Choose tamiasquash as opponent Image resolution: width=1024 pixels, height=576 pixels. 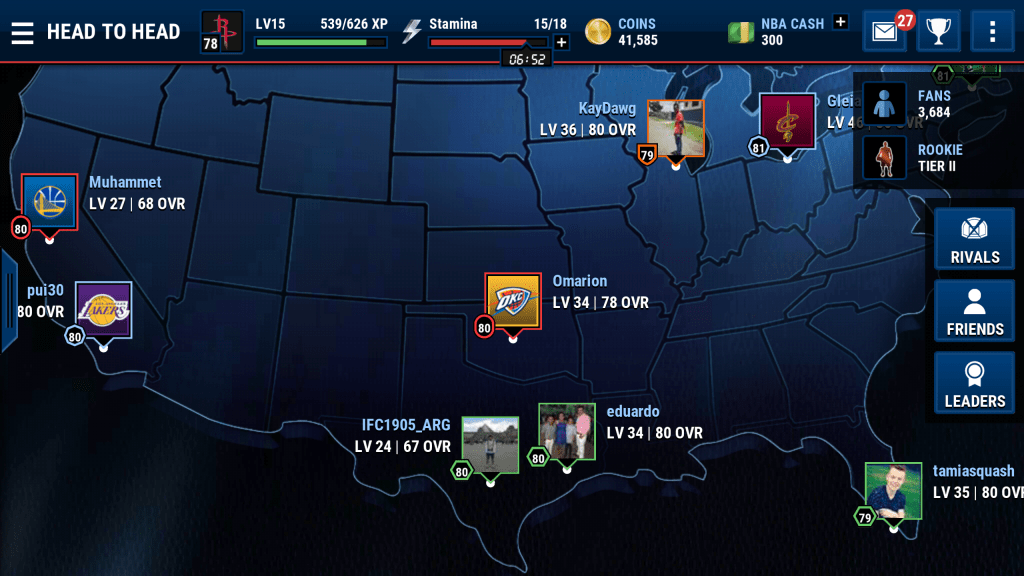pyautogui.click(x=893, y=491)
